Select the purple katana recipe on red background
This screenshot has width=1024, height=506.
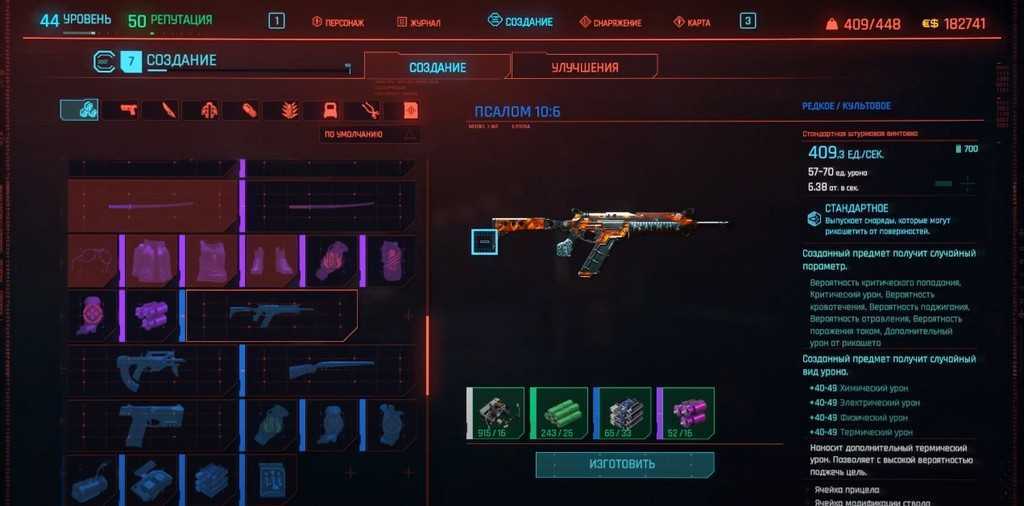point(152,206)
